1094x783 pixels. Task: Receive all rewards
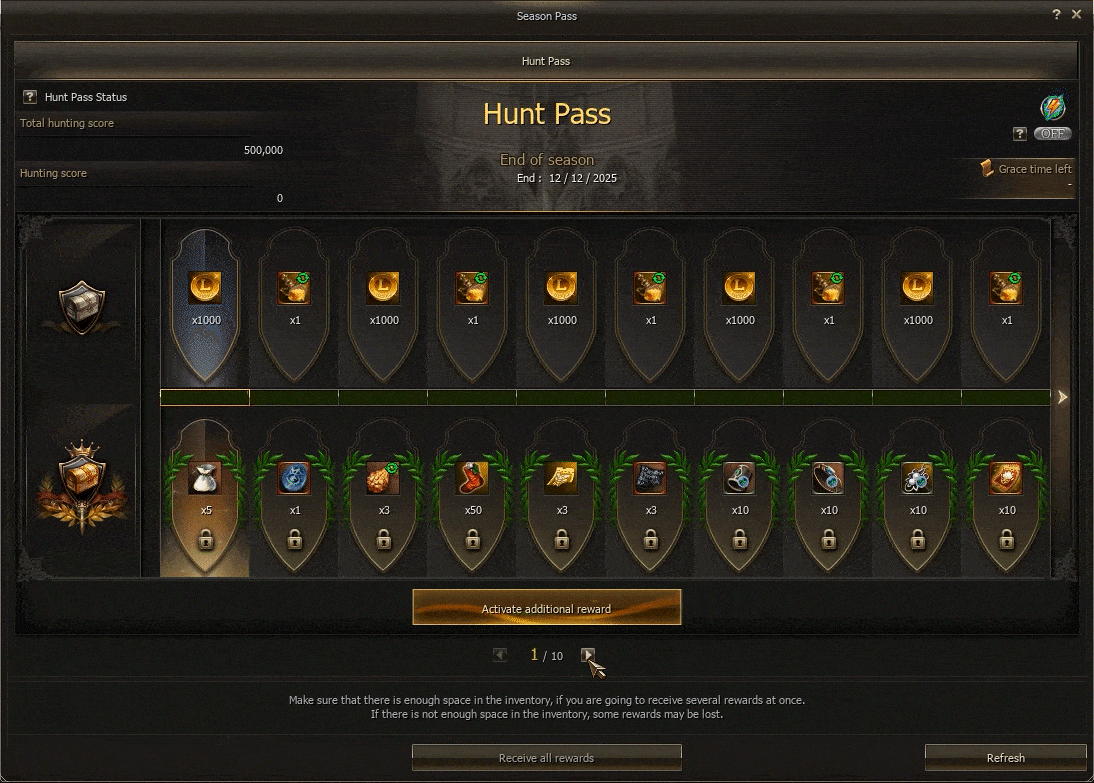[546, 758]
